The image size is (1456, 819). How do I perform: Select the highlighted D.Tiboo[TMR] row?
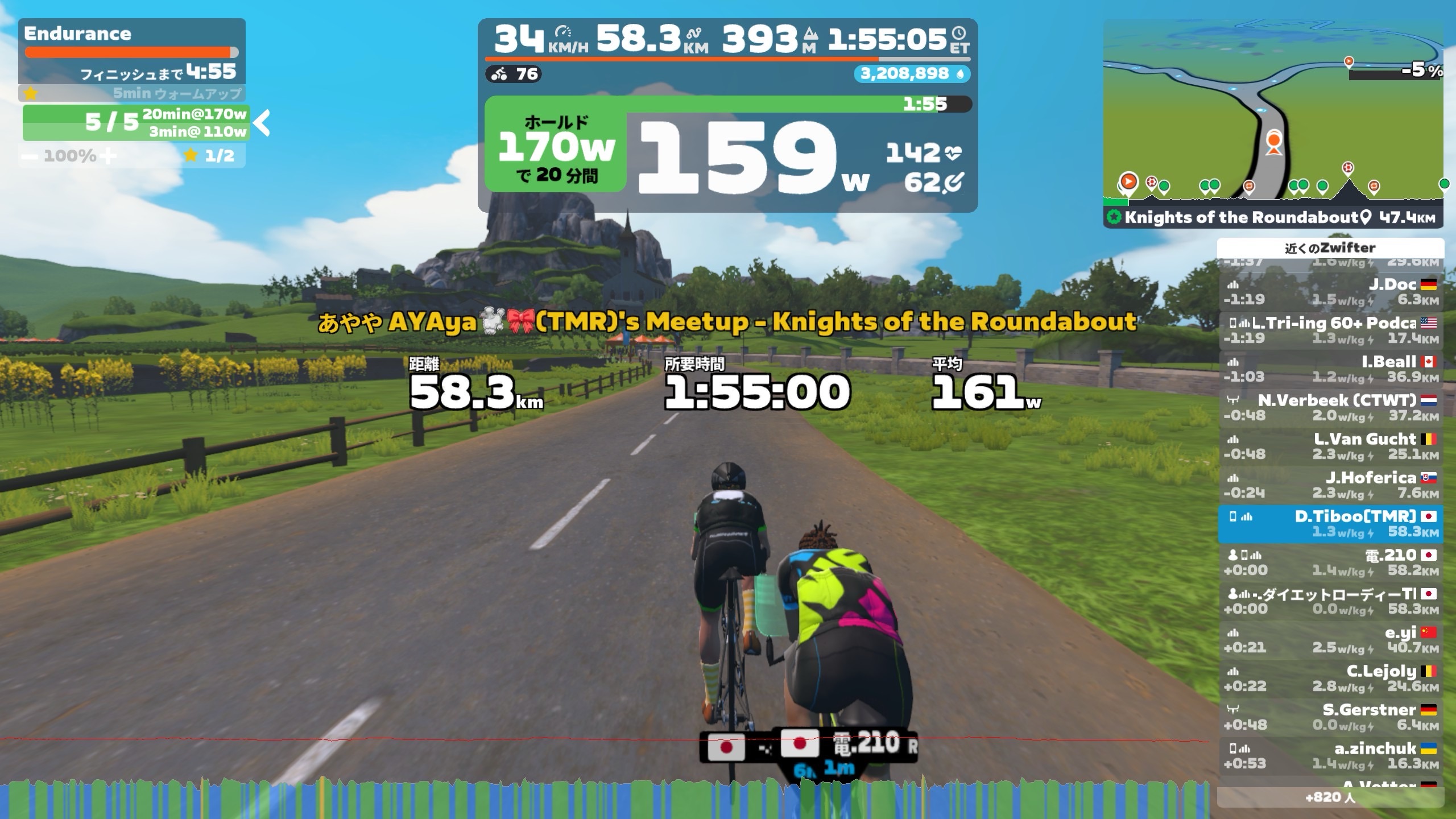point(1330,524)
